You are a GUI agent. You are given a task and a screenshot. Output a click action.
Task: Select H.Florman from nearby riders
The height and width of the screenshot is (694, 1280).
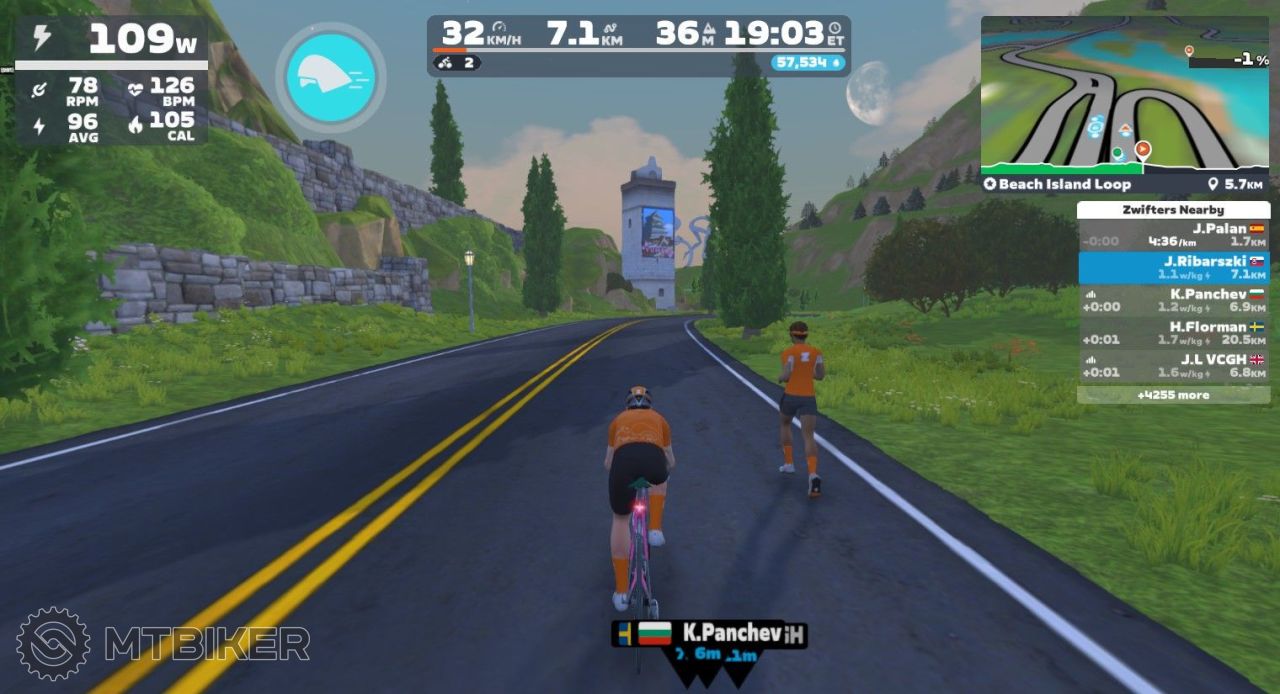(1173, 333)
